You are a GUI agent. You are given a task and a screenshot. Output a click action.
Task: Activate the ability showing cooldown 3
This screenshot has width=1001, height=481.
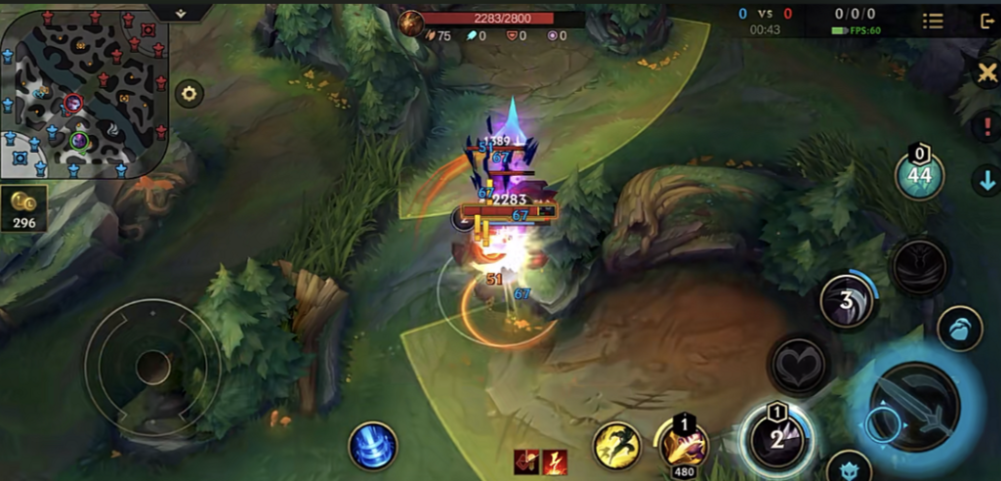point(848,301)
